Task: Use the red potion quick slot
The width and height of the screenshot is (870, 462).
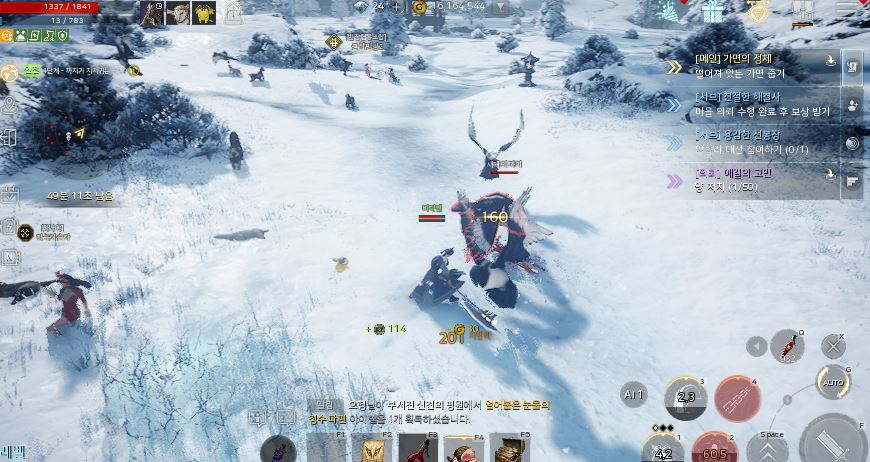Action: (787, 346)
